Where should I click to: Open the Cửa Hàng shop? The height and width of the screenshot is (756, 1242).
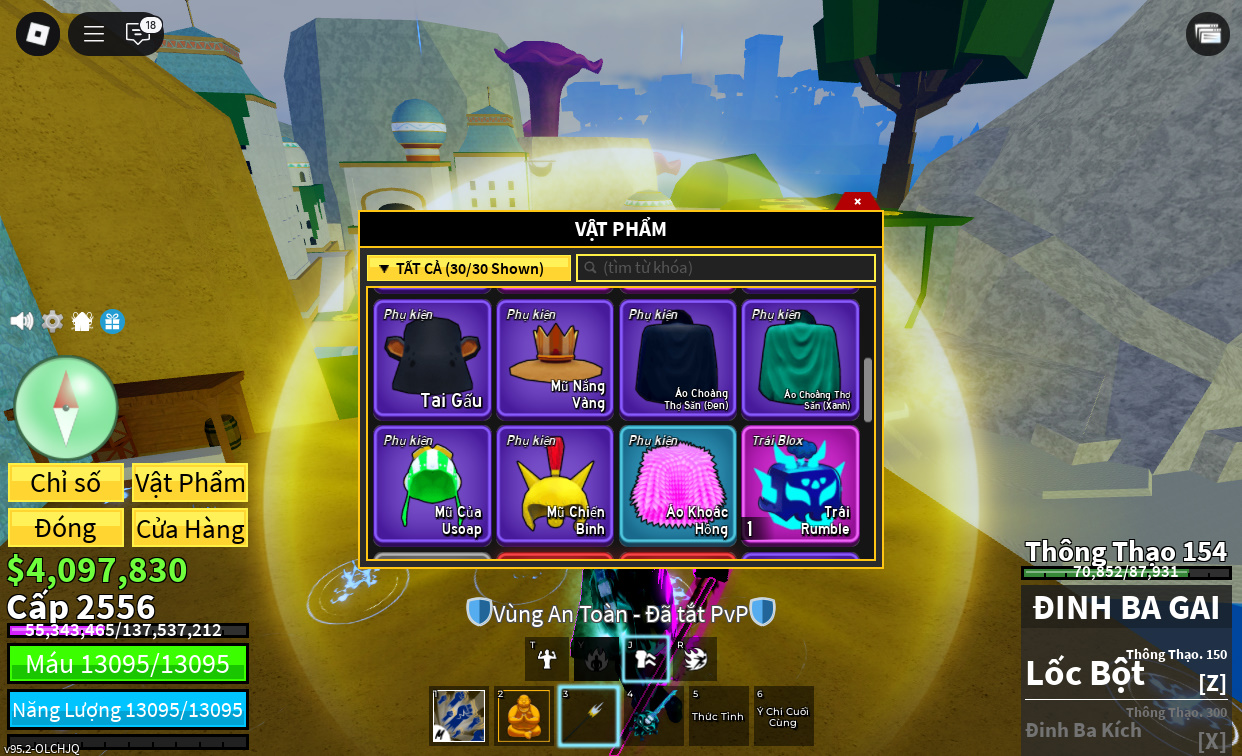point(190,528)
